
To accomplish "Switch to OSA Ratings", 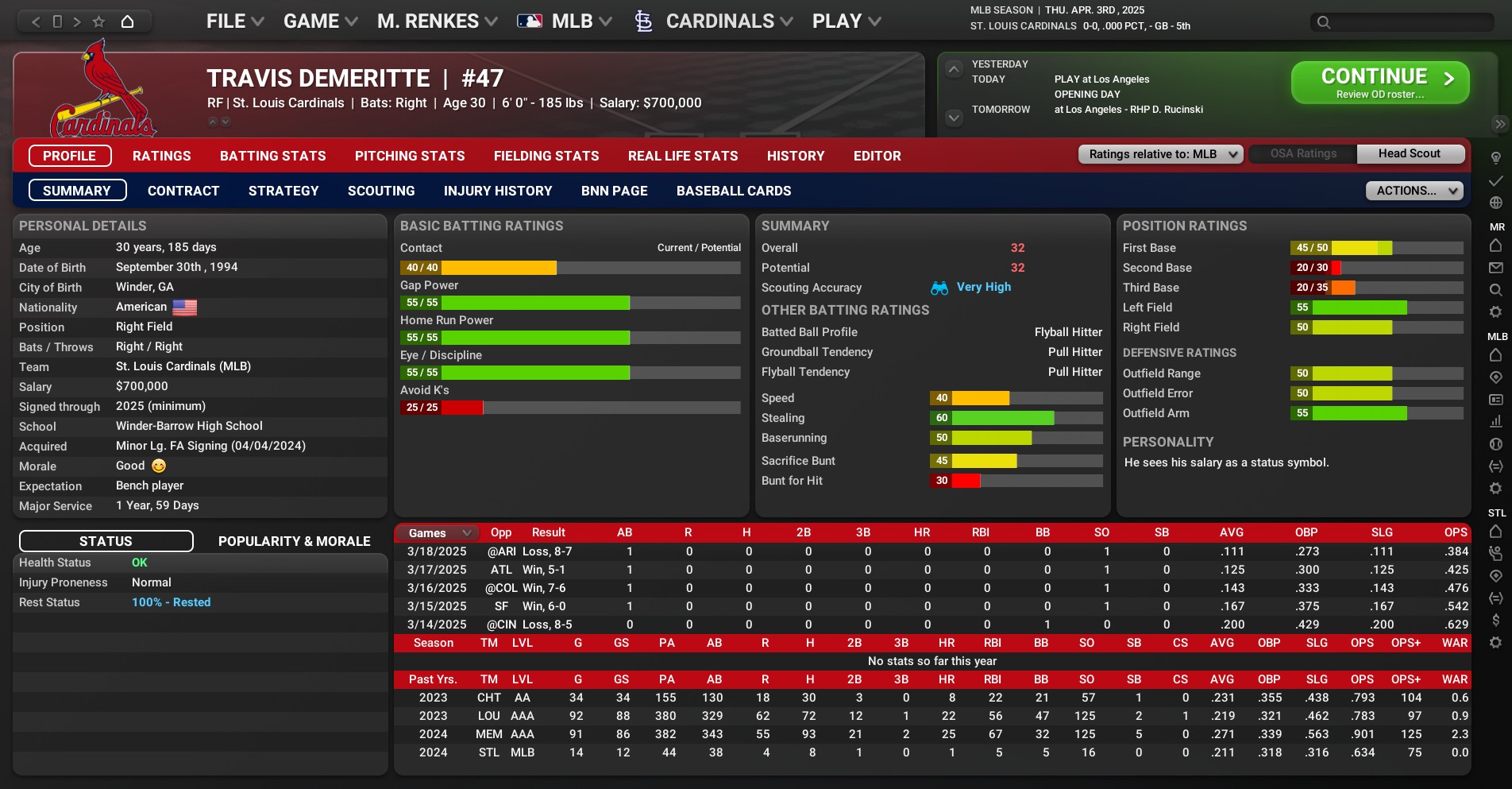I will pyautogui.click(x=1303, y=154).
